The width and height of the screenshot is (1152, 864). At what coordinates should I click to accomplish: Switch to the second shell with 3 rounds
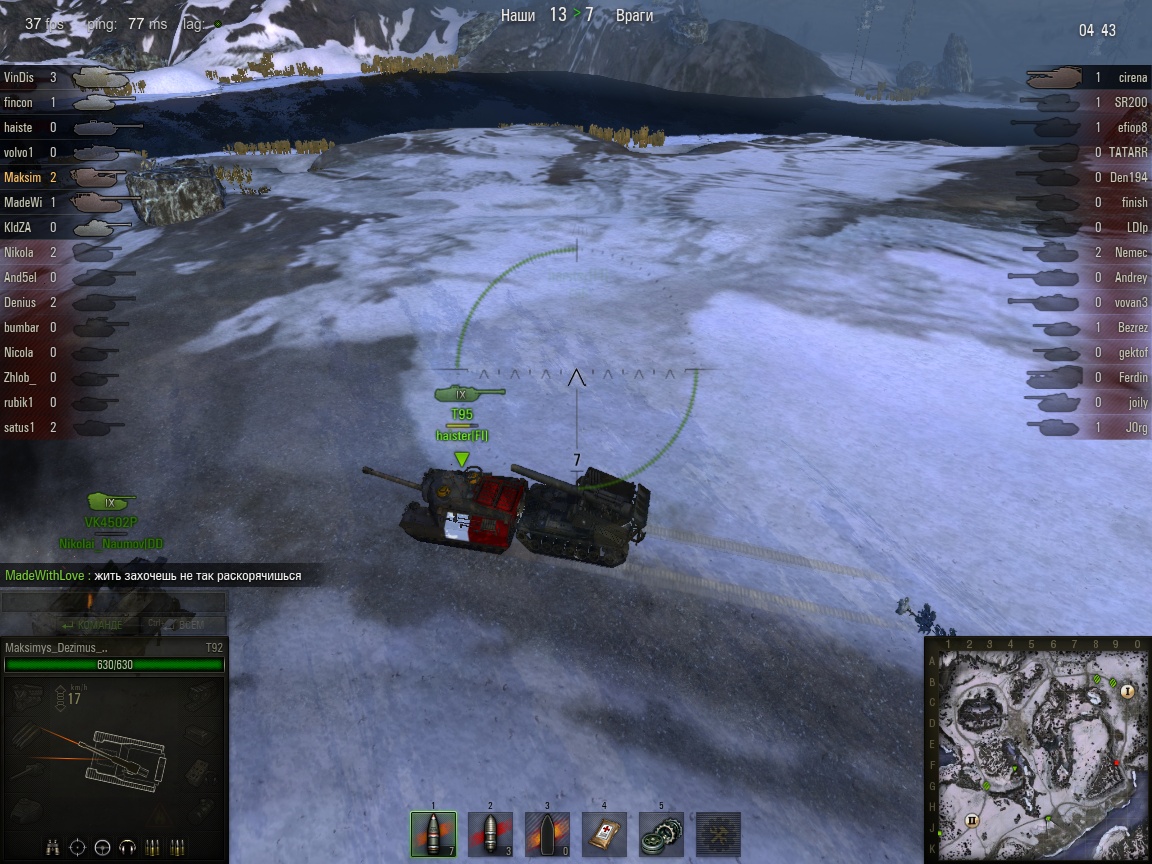point(490,833)
